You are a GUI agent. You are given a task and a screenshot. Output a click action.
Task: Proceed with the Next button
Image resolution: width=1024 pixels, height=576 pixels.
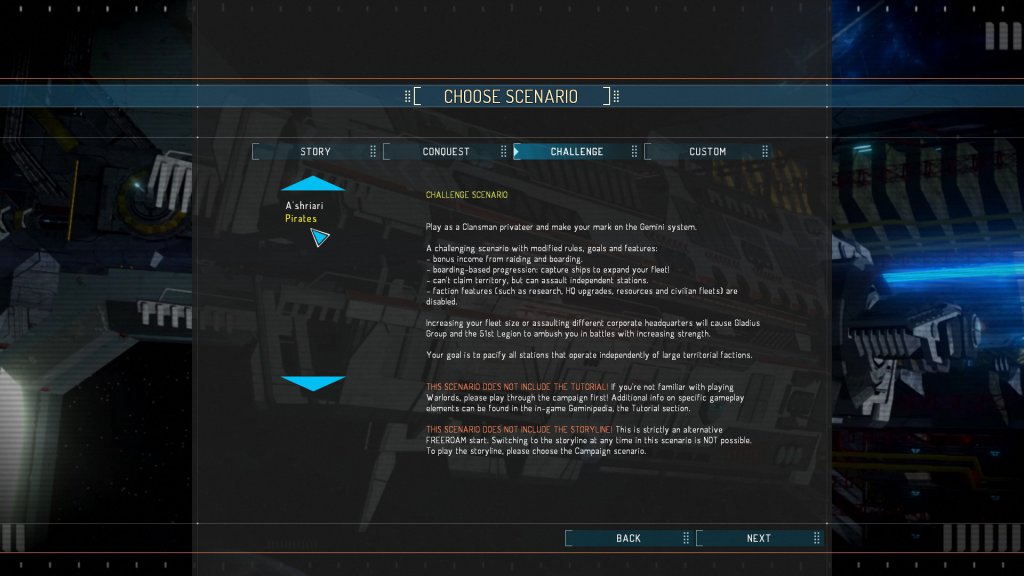(x=758, y=538)
